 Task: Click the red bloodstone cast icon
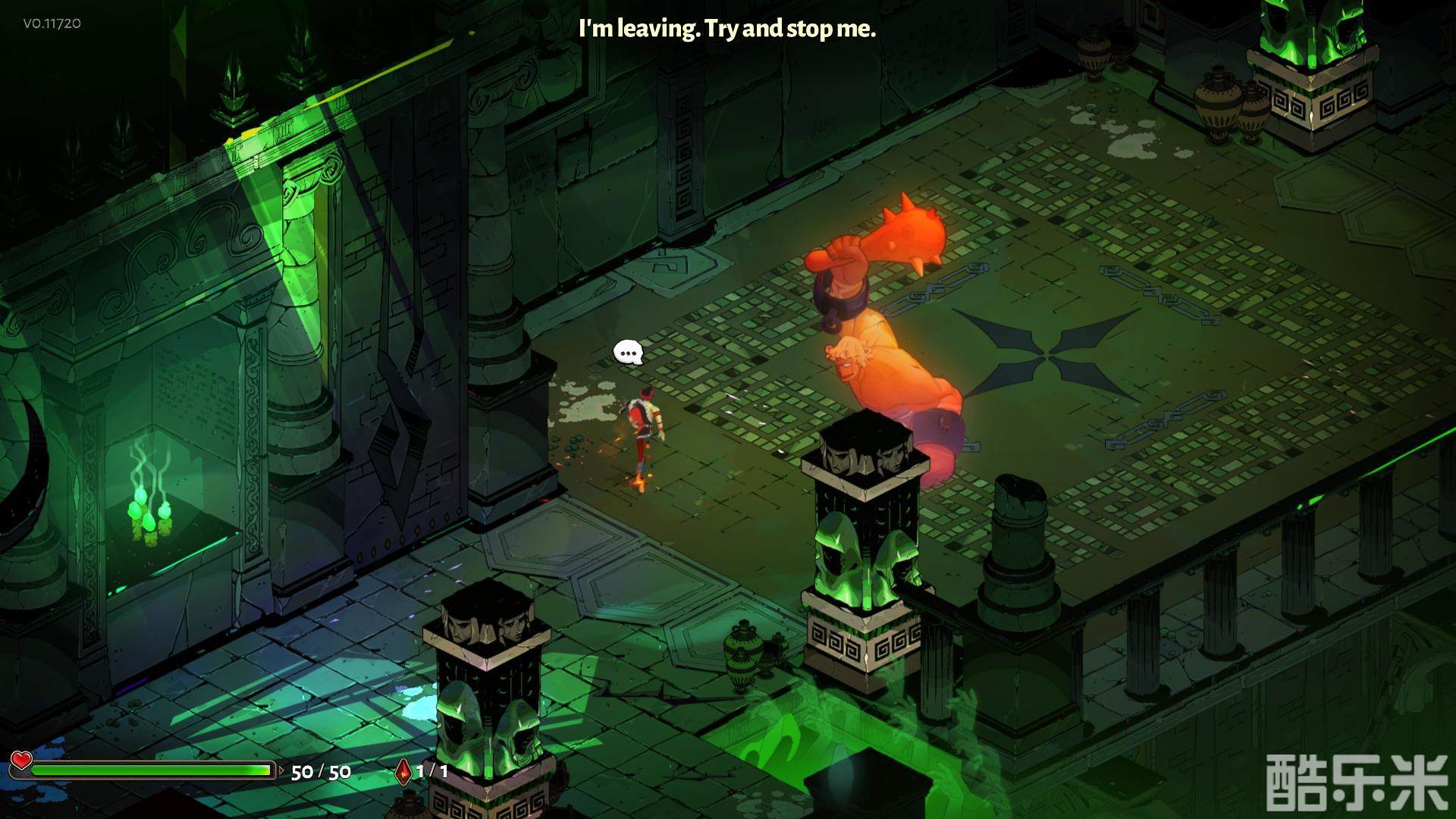click(x=404, y=772)
